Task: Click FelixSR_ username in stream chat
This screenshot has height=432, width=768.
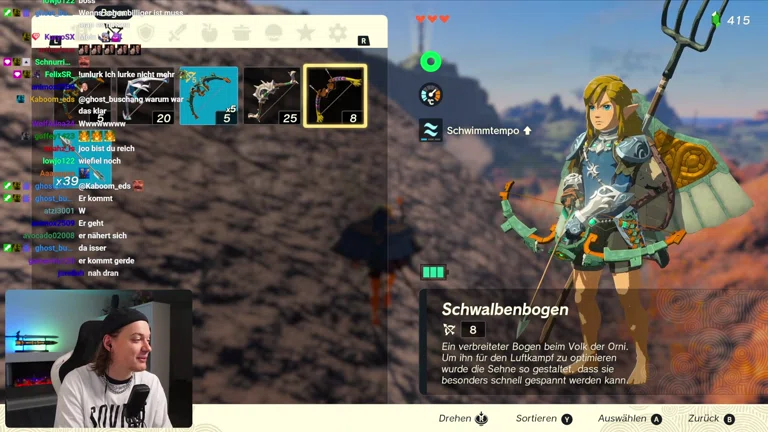Action: (58, 74)
